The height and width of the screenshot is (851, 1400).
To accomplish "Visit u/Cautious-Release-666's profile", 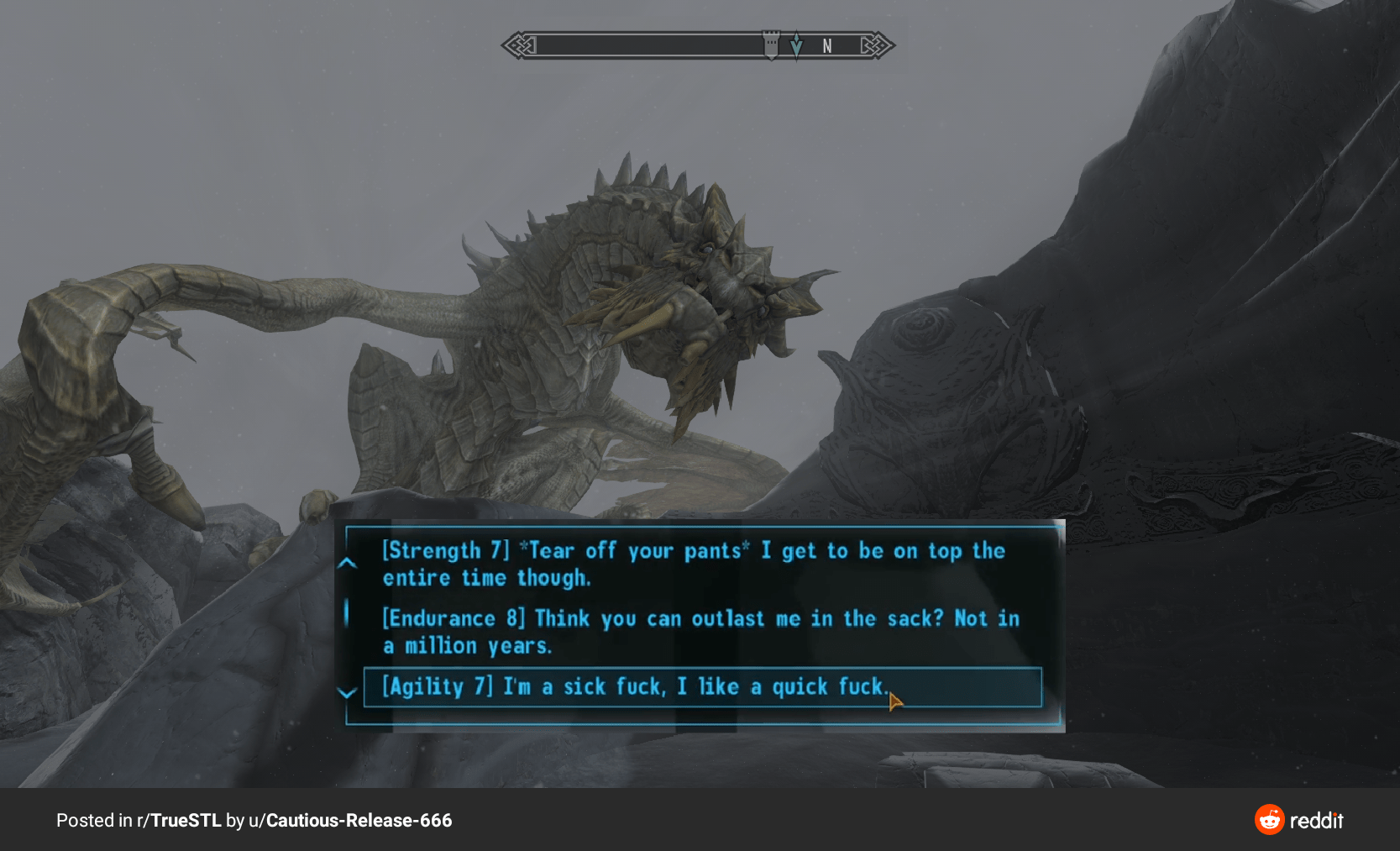I will pyautogui.click(x=350, y=821).
